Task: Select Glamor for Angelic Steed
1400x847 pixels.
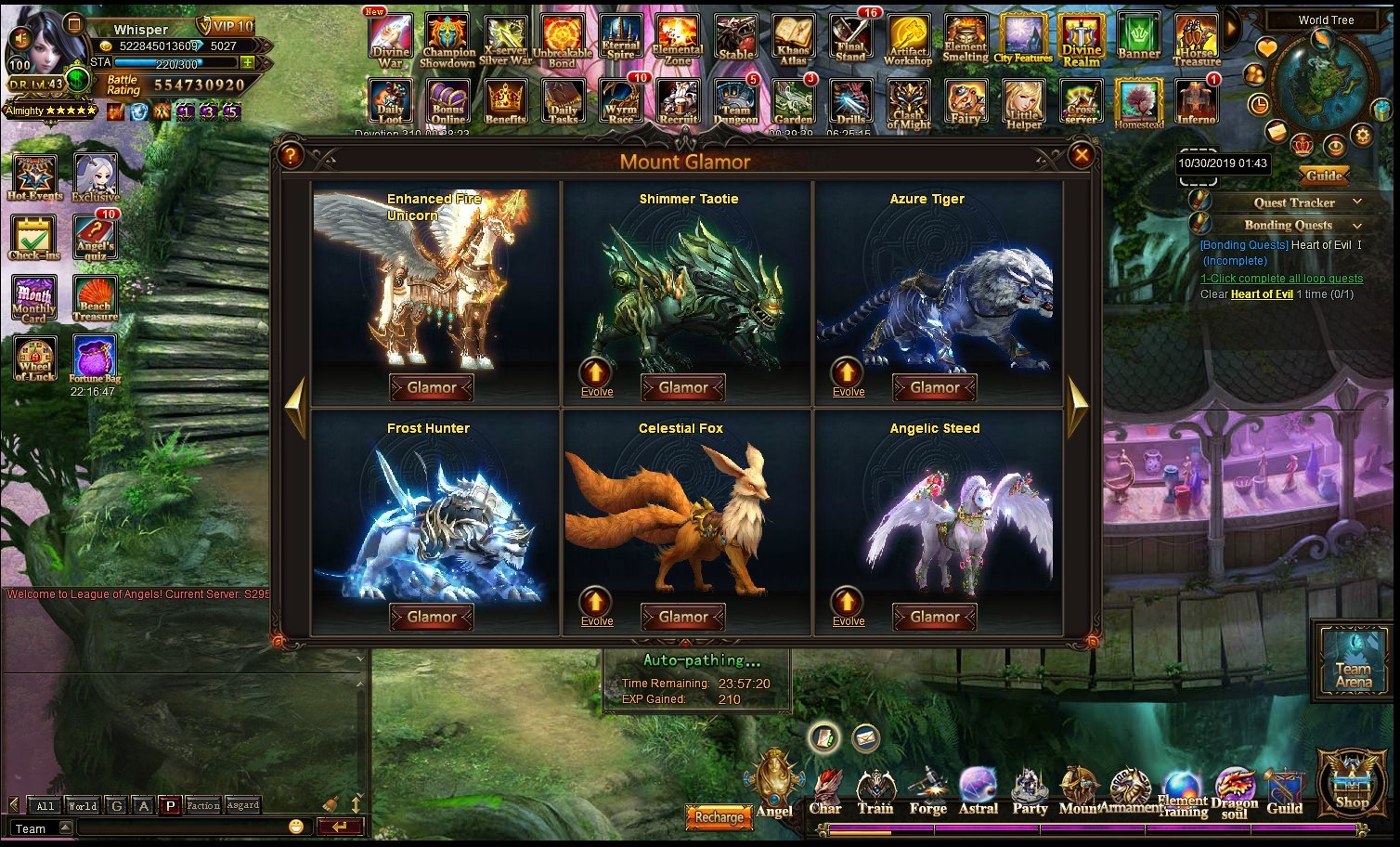Action: click(x=934, y=617)
